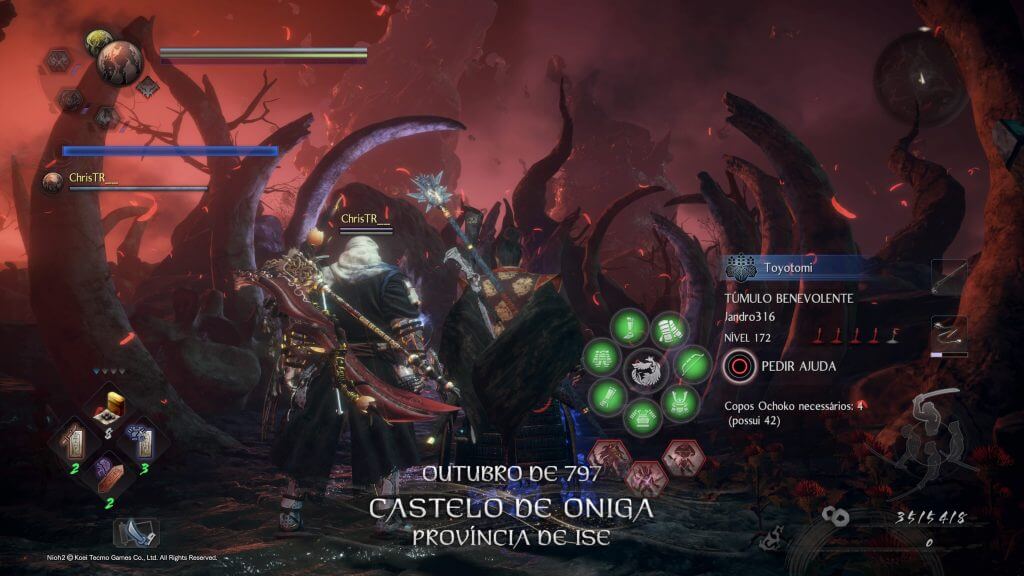This screenshot has height=576, width=1024.
Task: Click the player's guardian spirit portrait
Action: coord(122,62)
